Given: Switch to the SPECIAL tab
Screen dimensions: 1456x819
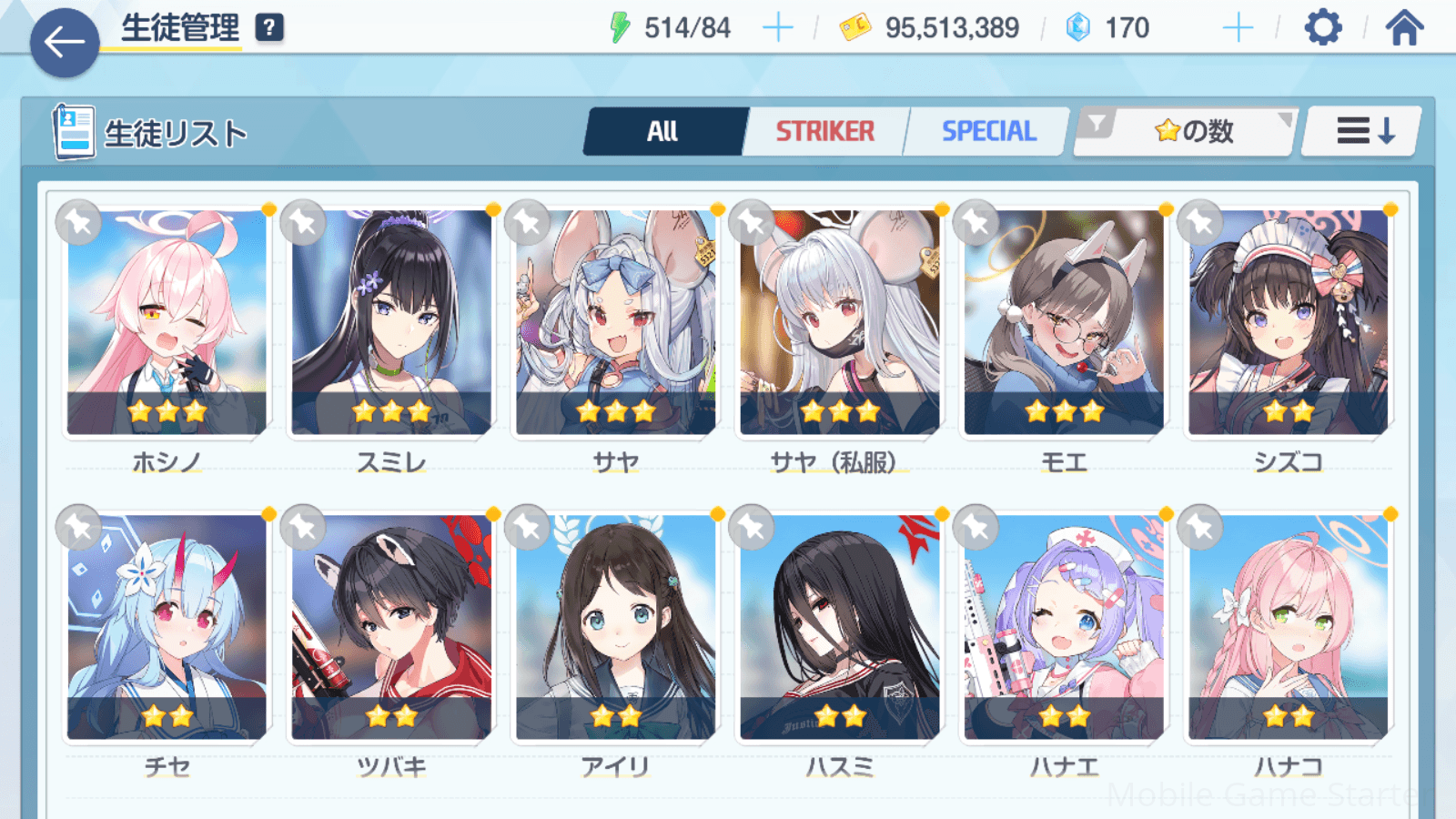Looking at the screenshot, I should (x=988, y=132).
